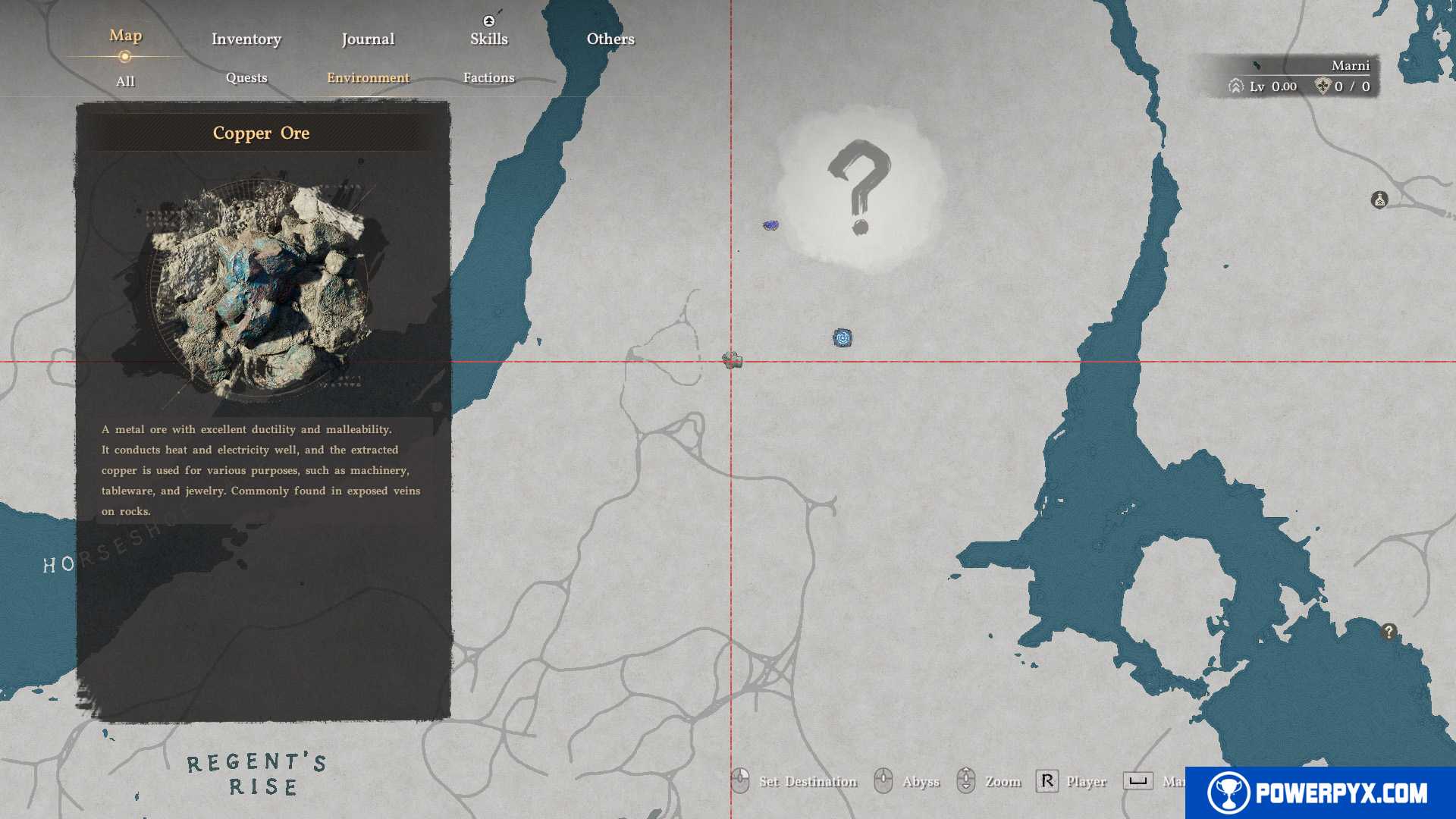This screenshot has width=1456, height=819.
Task: Open the Inventory tab
Action: [x=246, y=39]
